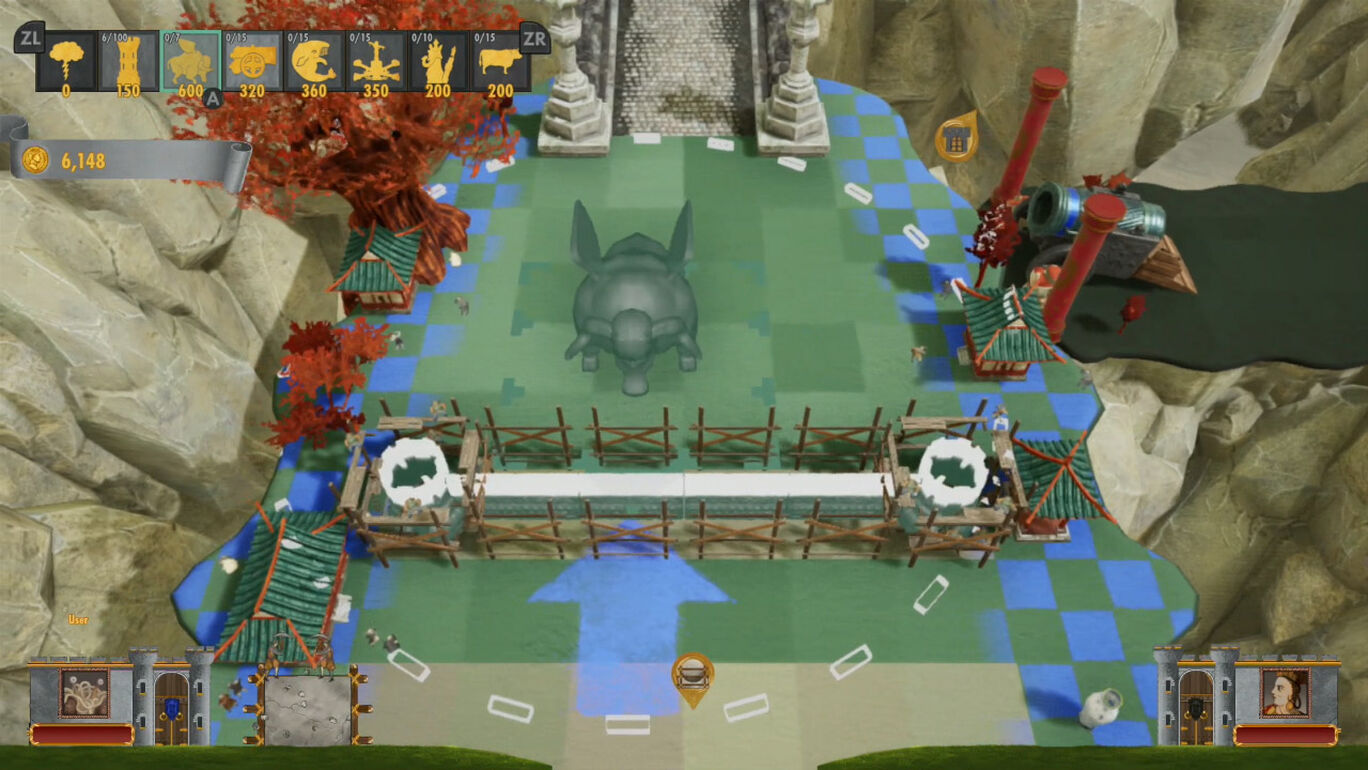Select the chomping beast unit costing 360

[314, 62]
